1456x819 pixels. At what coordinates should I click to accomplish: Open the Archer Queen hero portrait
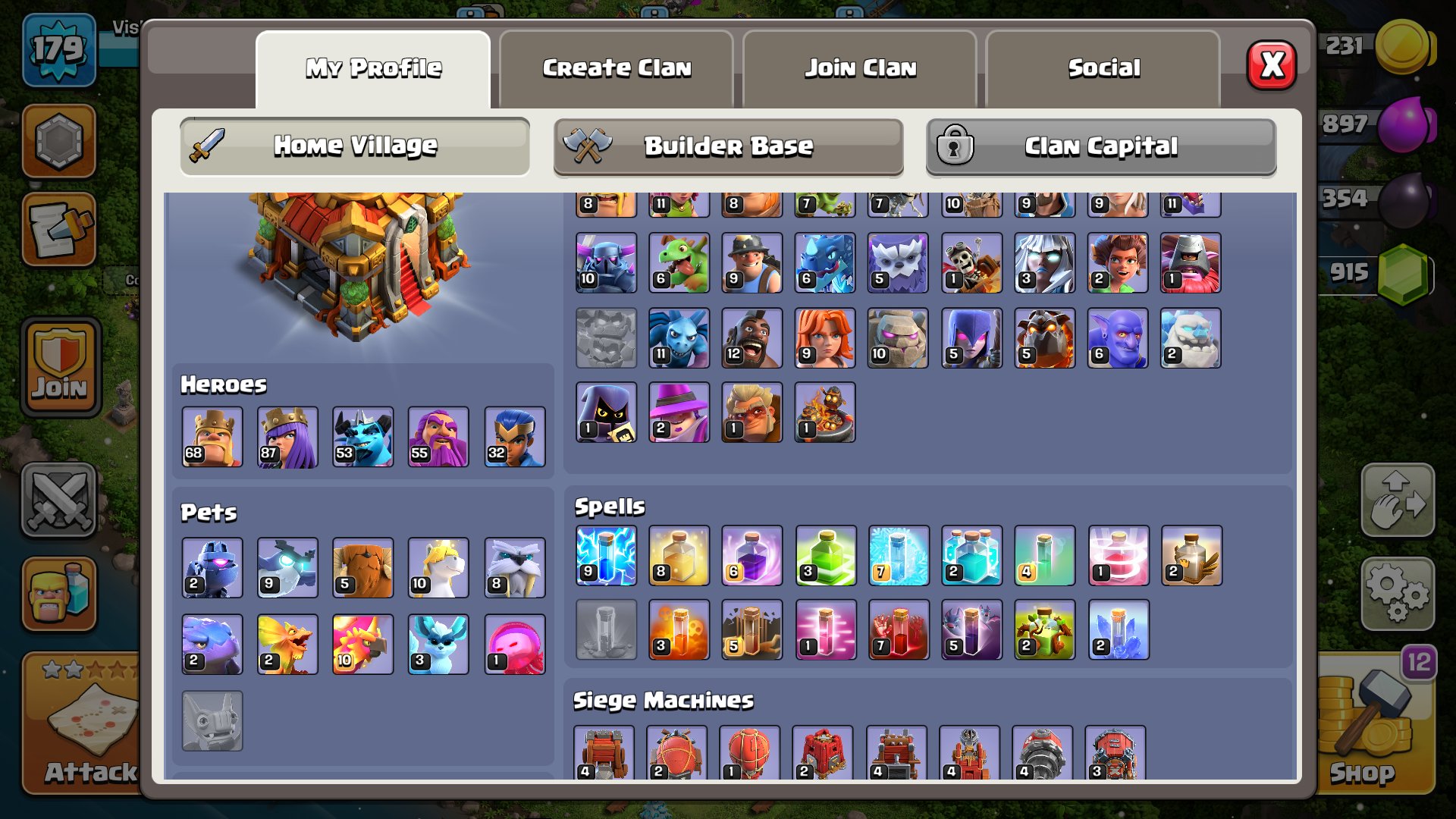pos(287,436)
